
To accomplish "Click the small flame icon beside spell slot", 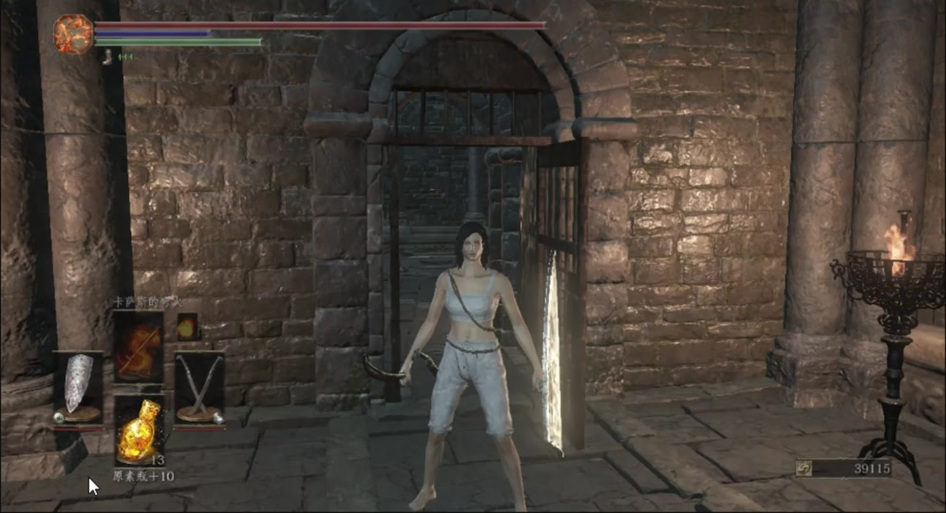I will click(187, 326).
